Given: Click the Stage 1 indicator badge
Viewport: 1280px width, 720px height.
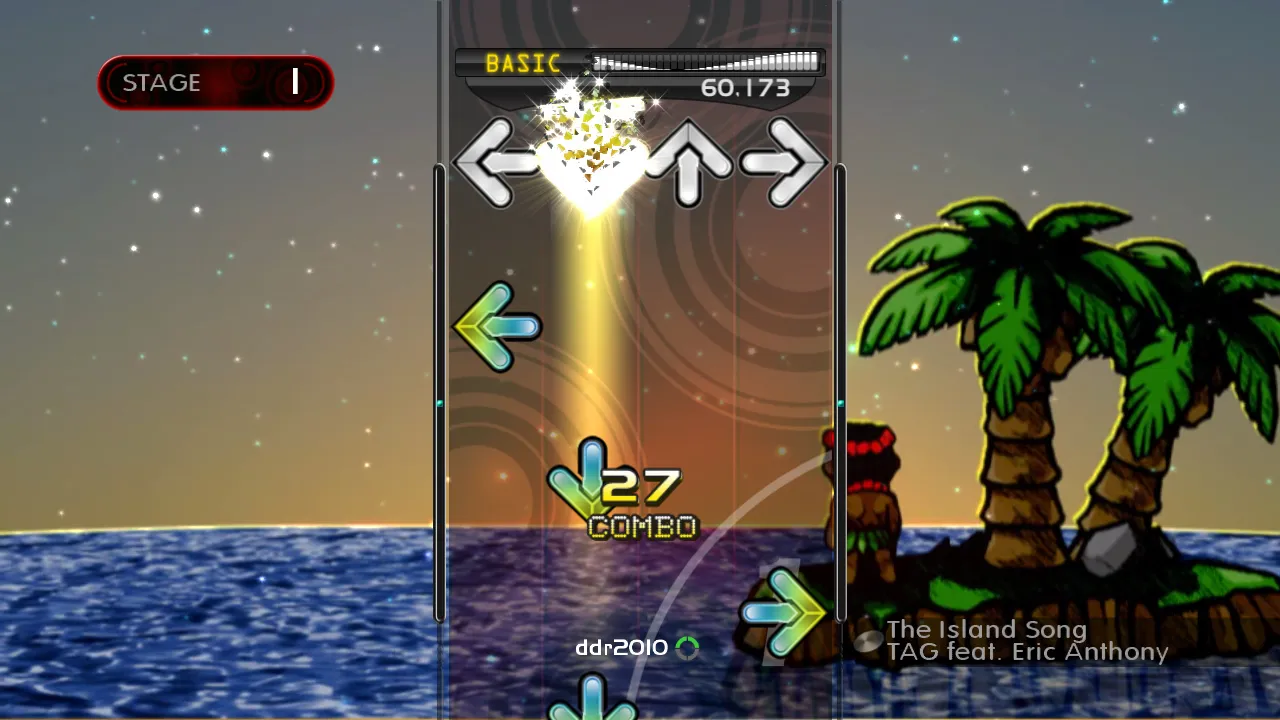Looking at the screenshot, I should pos(215,82).
